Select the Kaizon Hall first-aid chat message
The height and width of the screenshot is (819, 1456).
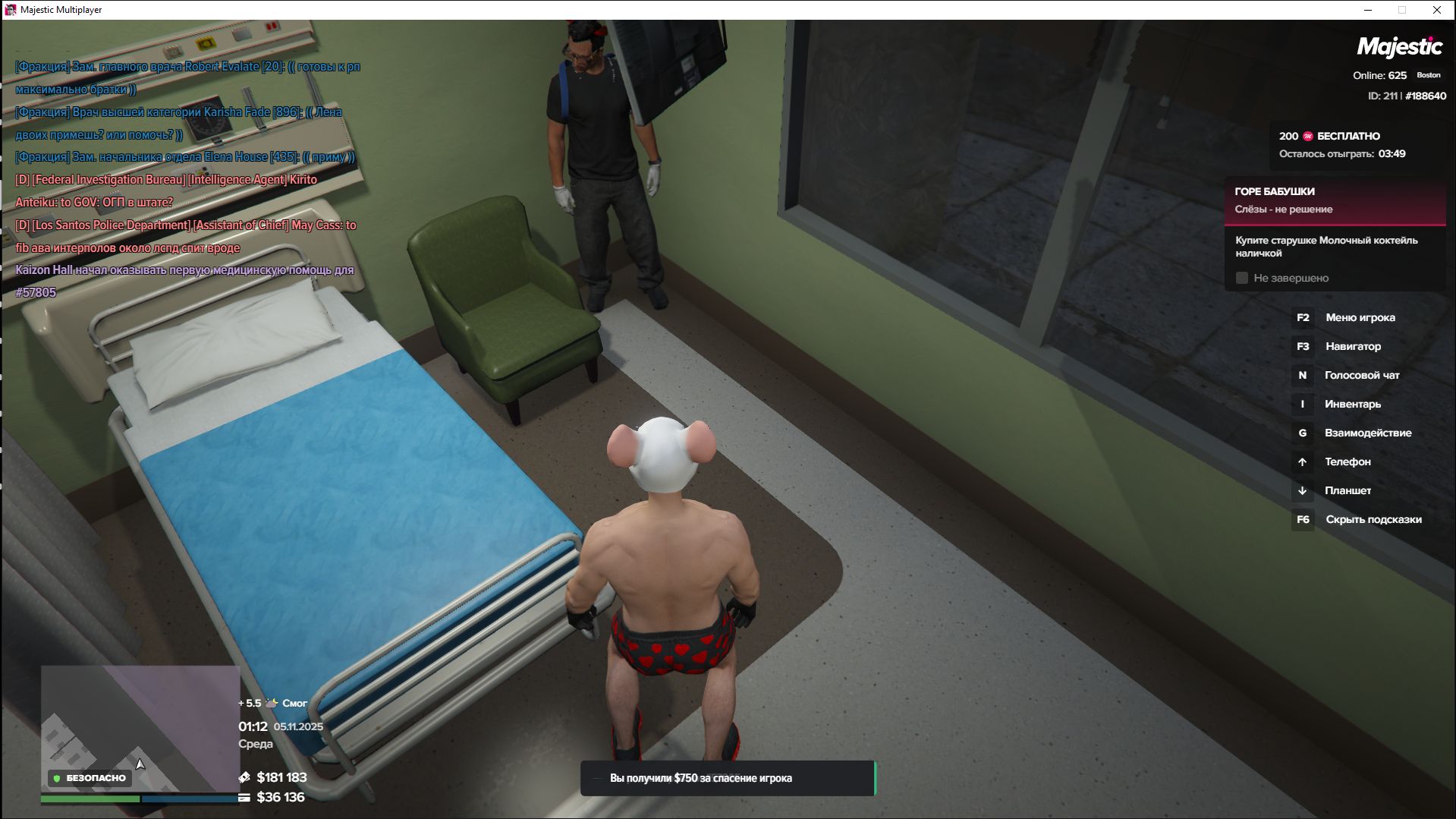click(x=184, y=281)
